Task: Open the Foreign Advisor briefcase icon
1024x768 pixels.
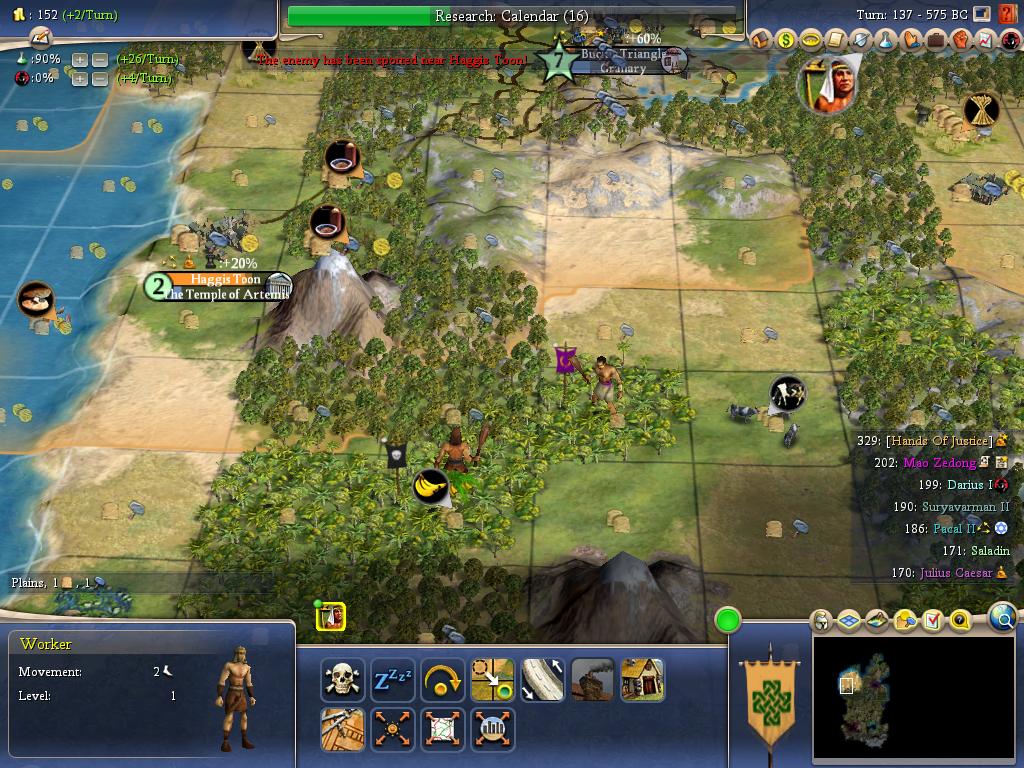Action: 936,40
